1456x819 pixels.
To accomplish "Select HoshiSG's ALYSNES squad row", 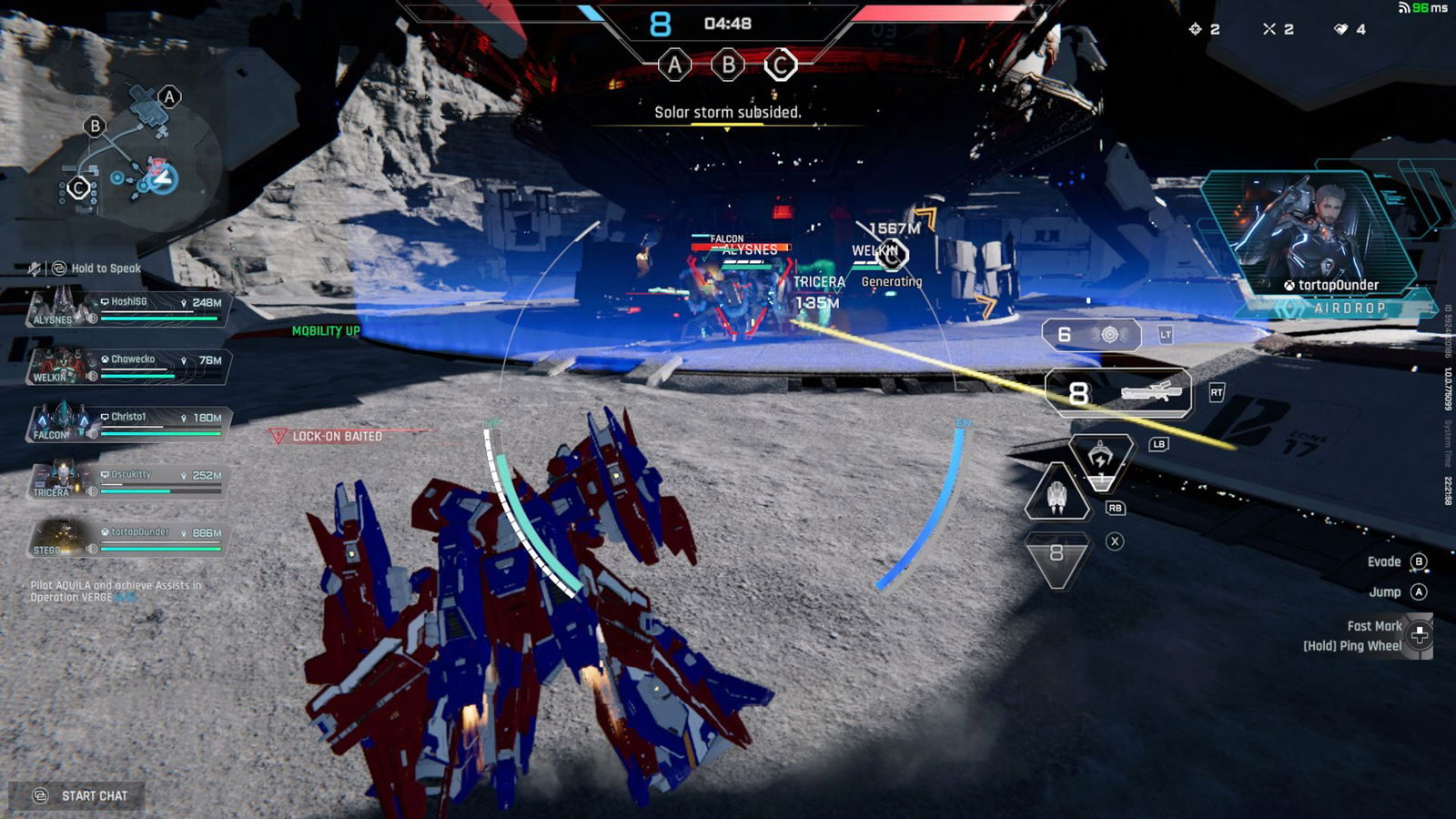I will click(127, 308).
